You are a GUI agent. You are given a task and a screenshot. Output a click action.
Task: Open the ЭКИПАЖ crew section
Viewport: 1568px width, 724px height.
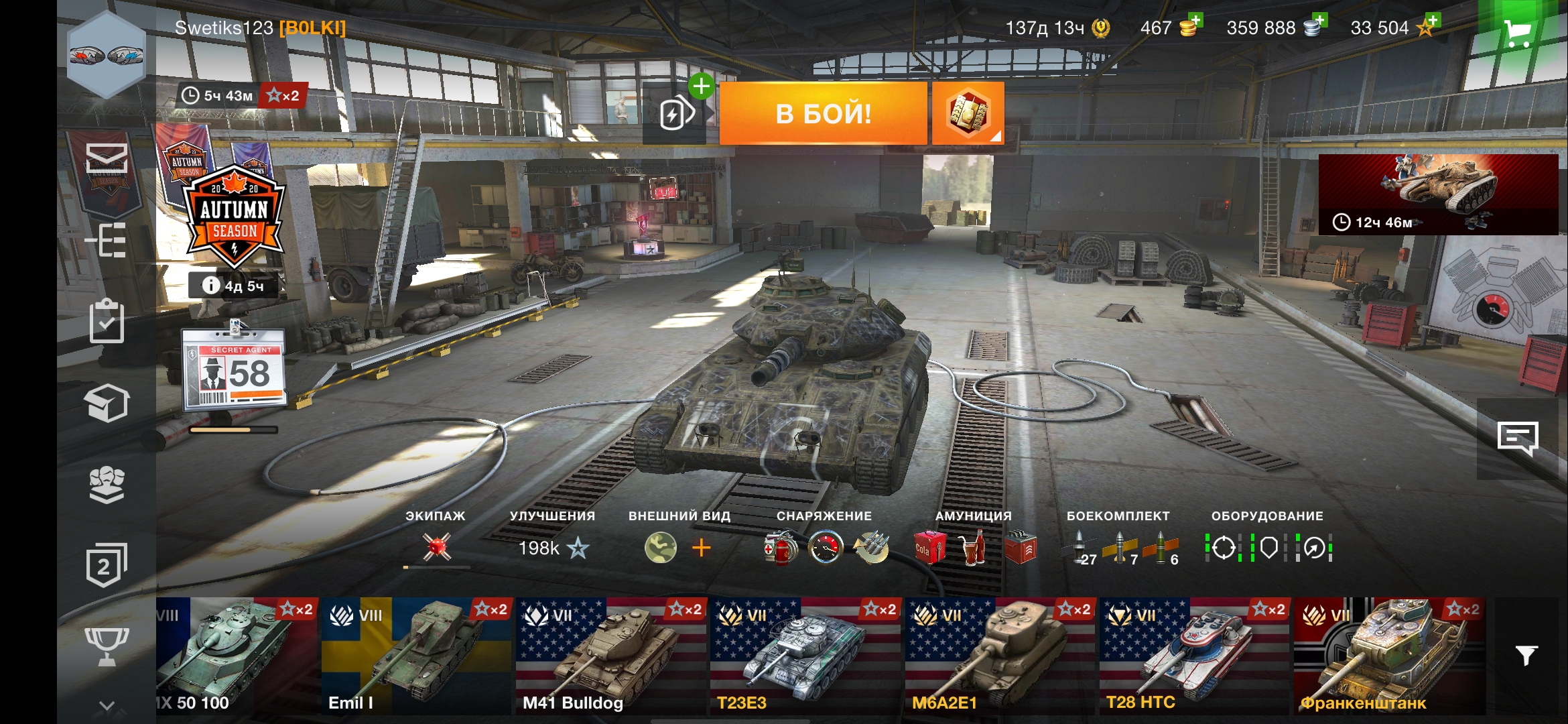coord(436,547)
